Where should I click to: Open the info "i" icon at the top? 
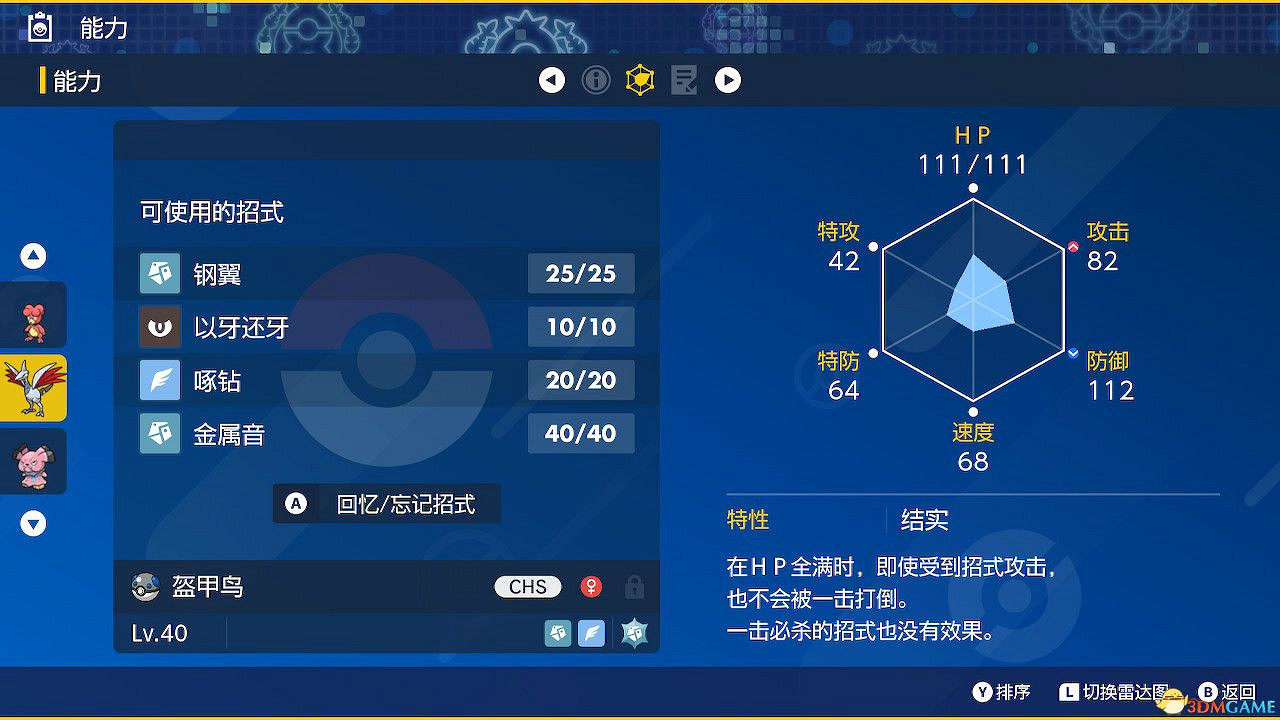[596, 80]
